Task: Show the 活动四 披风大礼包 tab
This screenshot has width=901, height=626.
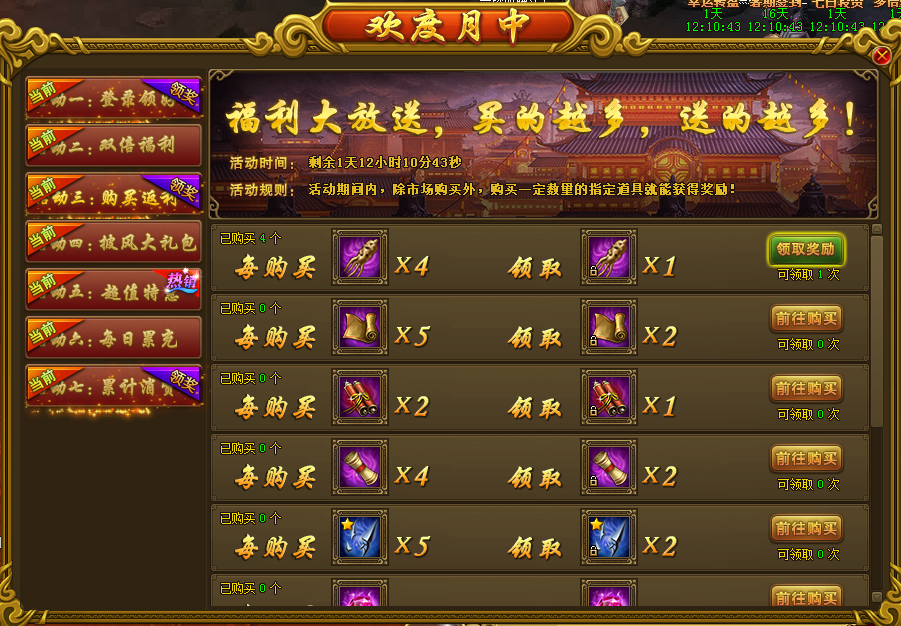Action: click(x=114, y=242)
